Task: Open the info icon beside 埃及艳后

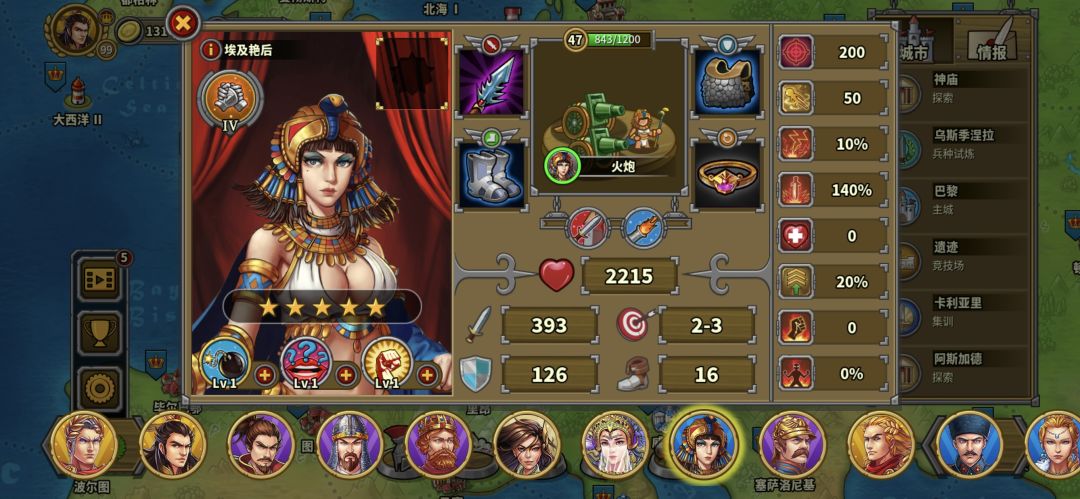Action: (210, 48)
